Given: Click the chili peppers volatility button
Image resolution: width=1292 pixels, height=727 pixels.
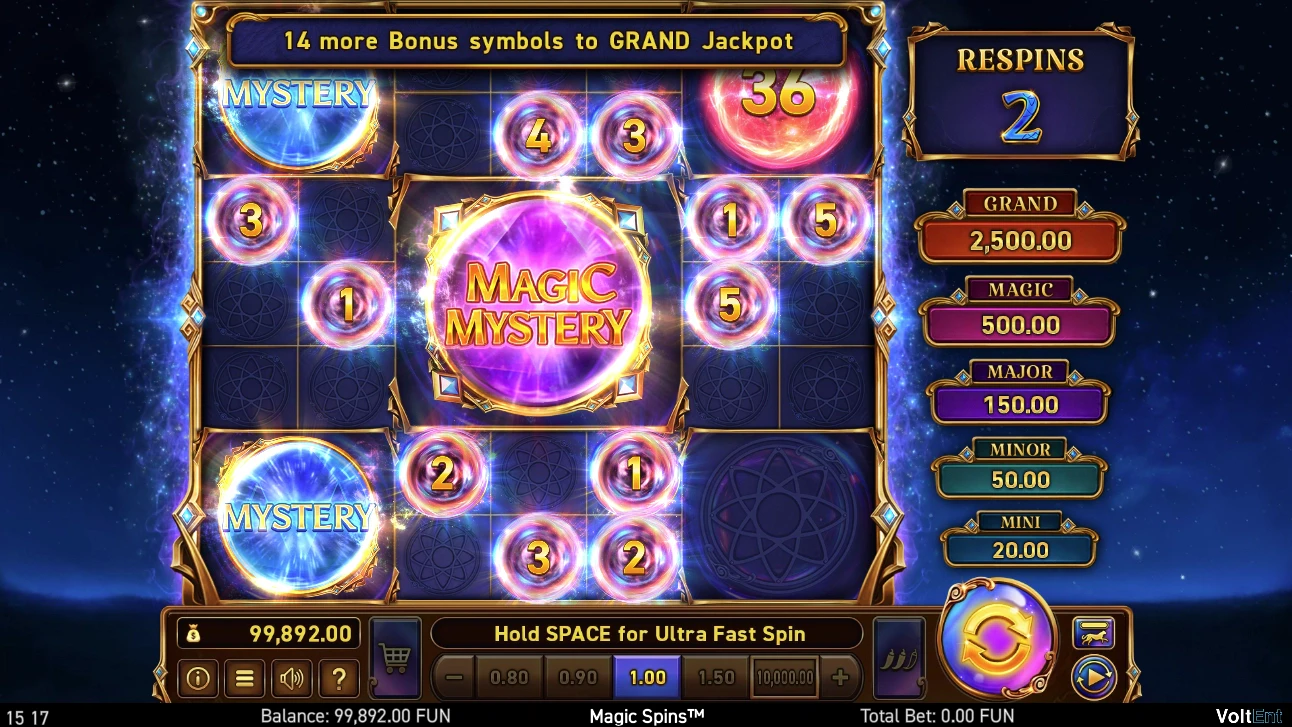Looking at the screenshot, I should [x=896, y=657].
